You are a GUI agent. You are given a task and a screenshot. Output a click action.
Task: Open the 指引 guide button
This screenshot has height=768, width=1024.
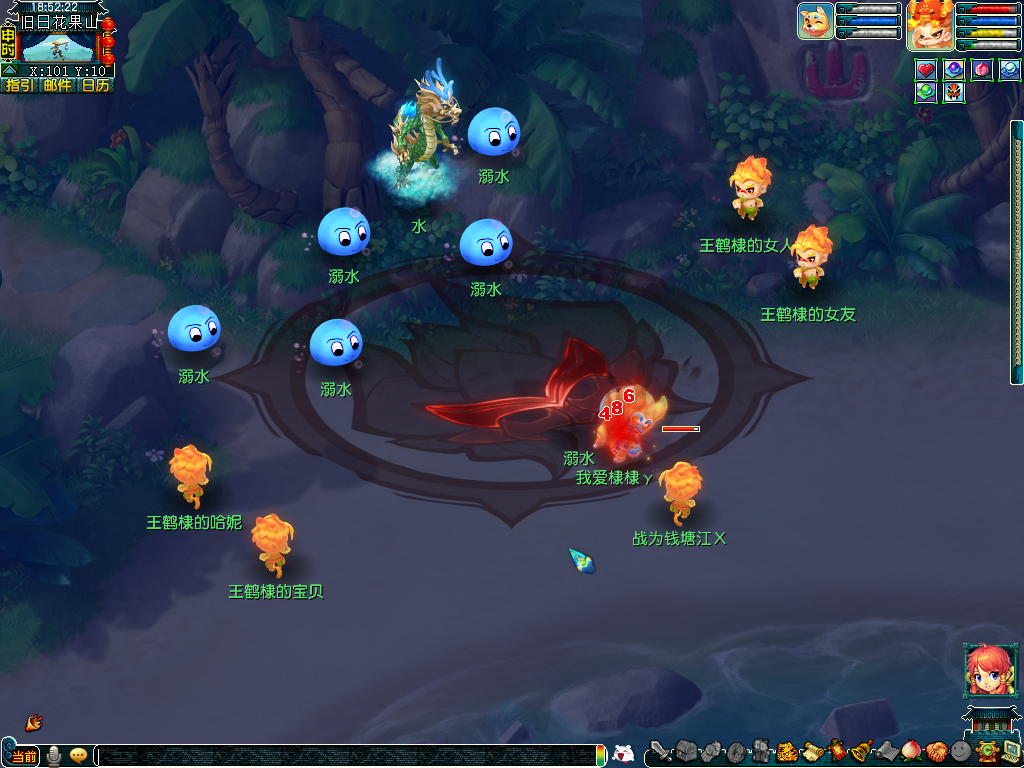pyautogui.click(x=18, y=85)
